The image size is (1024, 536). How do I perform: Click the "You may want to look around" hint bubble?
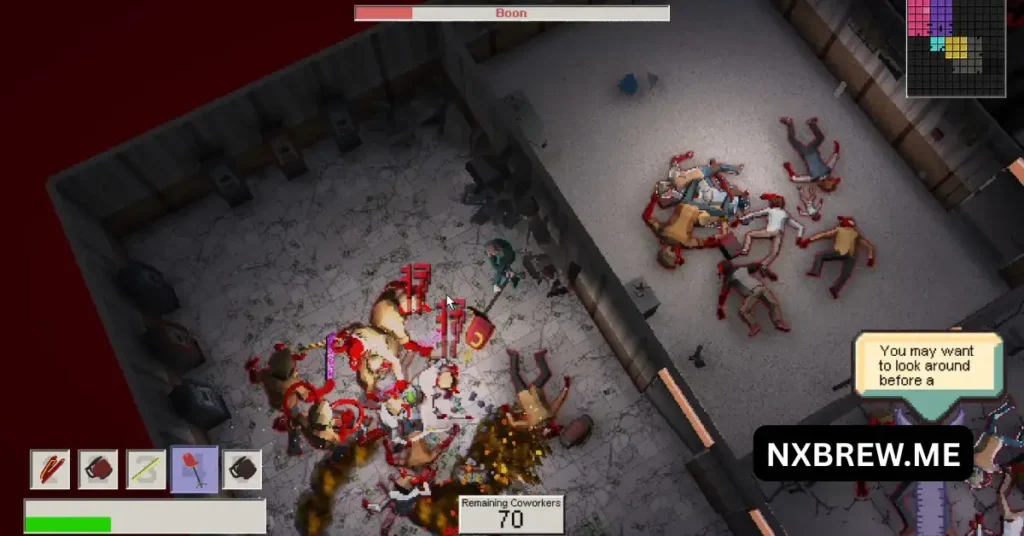tap(927, 365)
